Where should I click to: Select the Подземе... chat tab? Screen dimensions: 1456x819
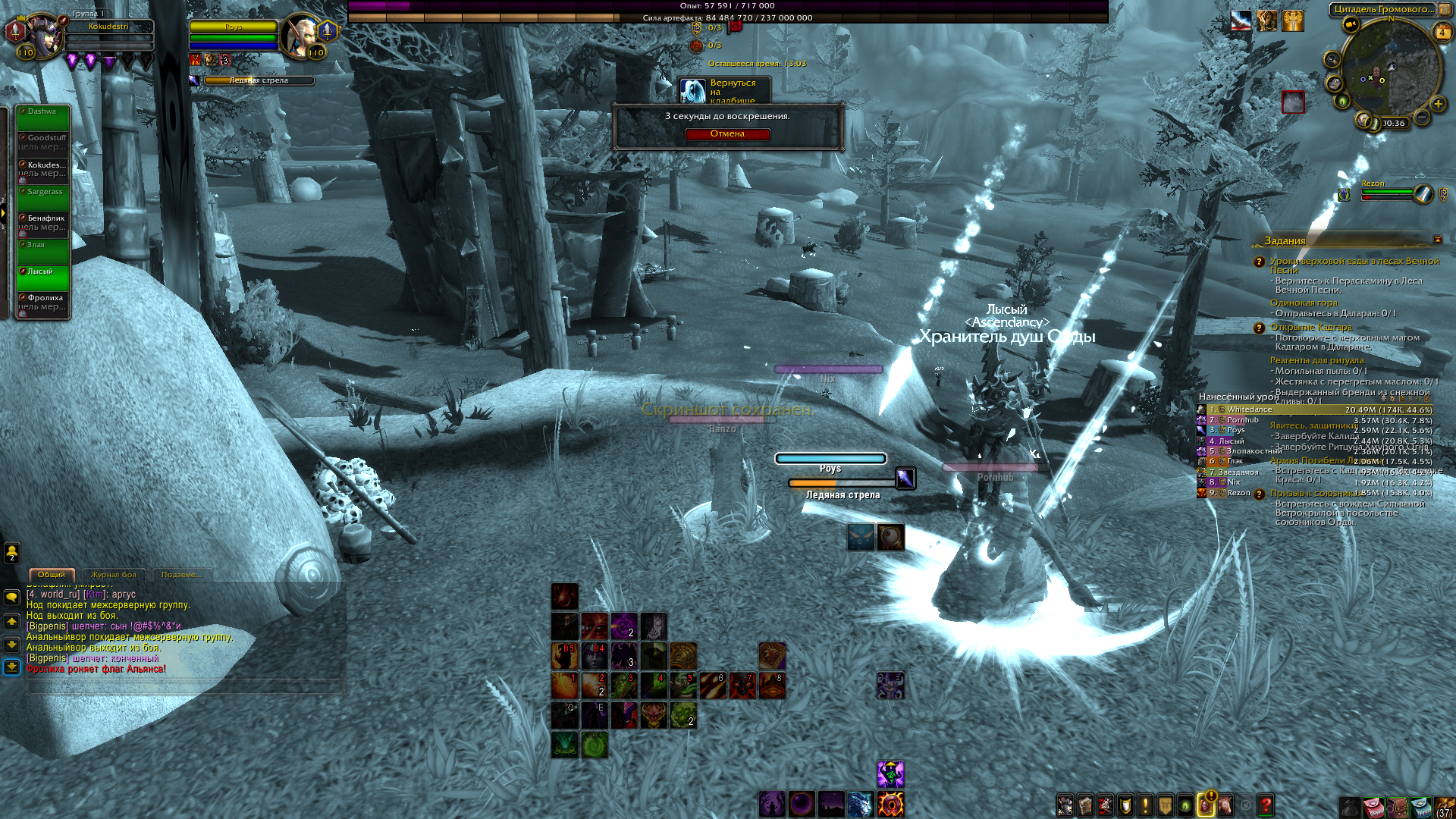[x=181, y=575]
